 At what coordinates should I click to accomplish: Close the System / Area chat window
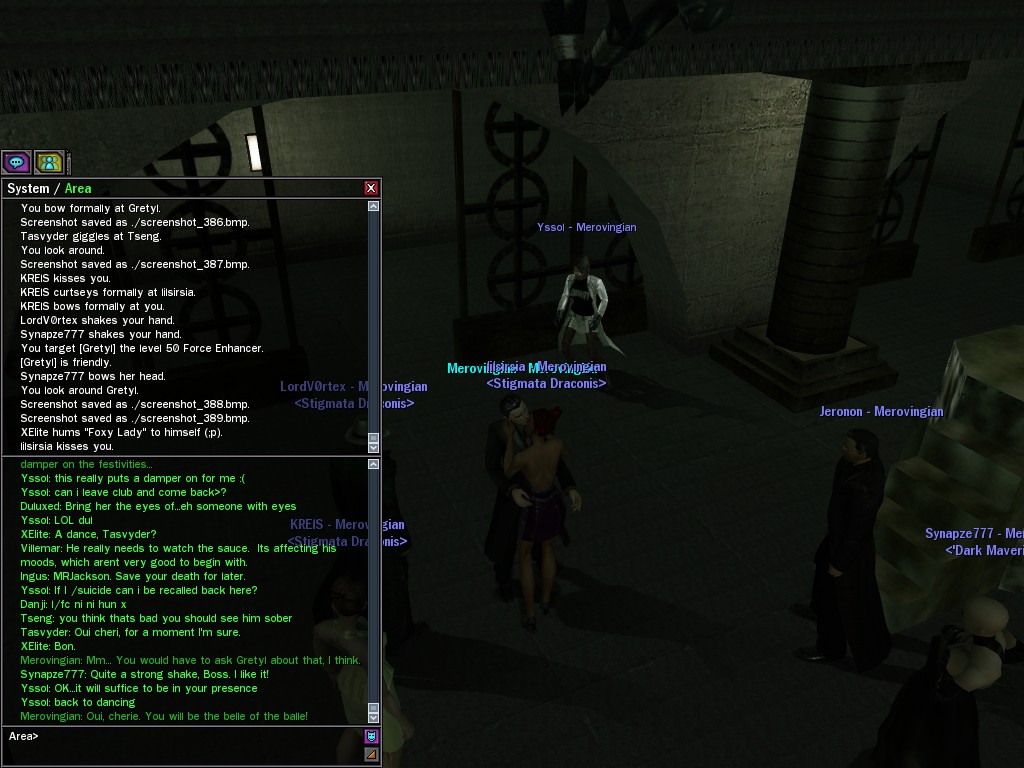coord(371,188)
